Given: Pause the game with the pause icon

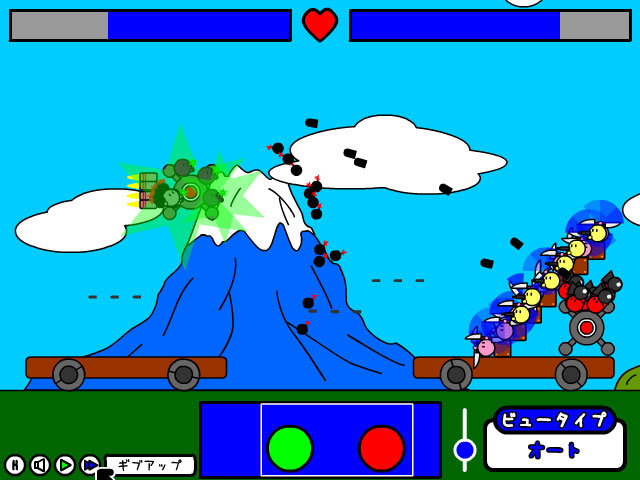Looking at the screenshot, I should [x=15, y=465].
